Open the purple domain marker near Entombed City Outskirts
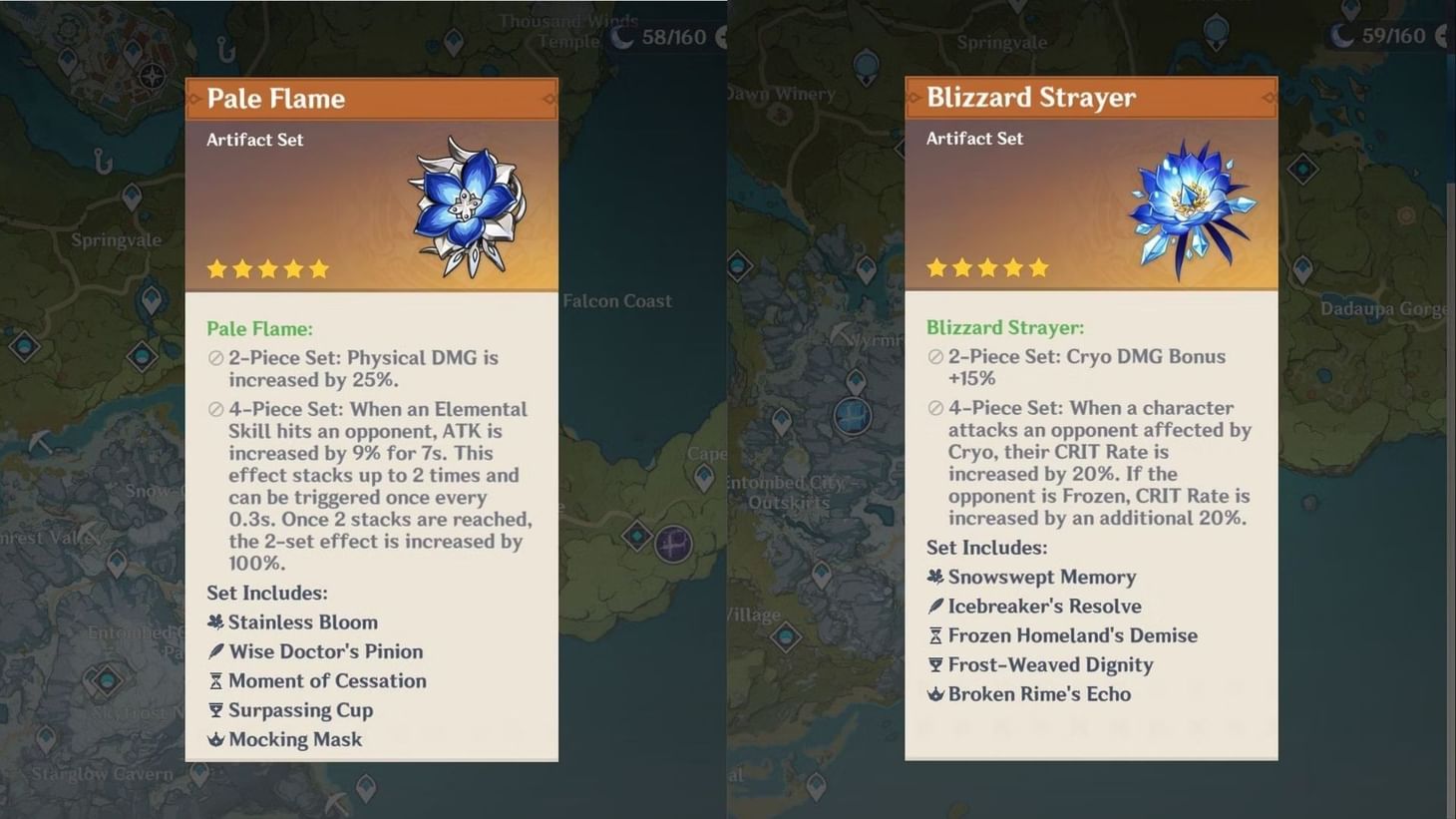The height and width of the screenshot is (819, 1456). tap(674, 544)
